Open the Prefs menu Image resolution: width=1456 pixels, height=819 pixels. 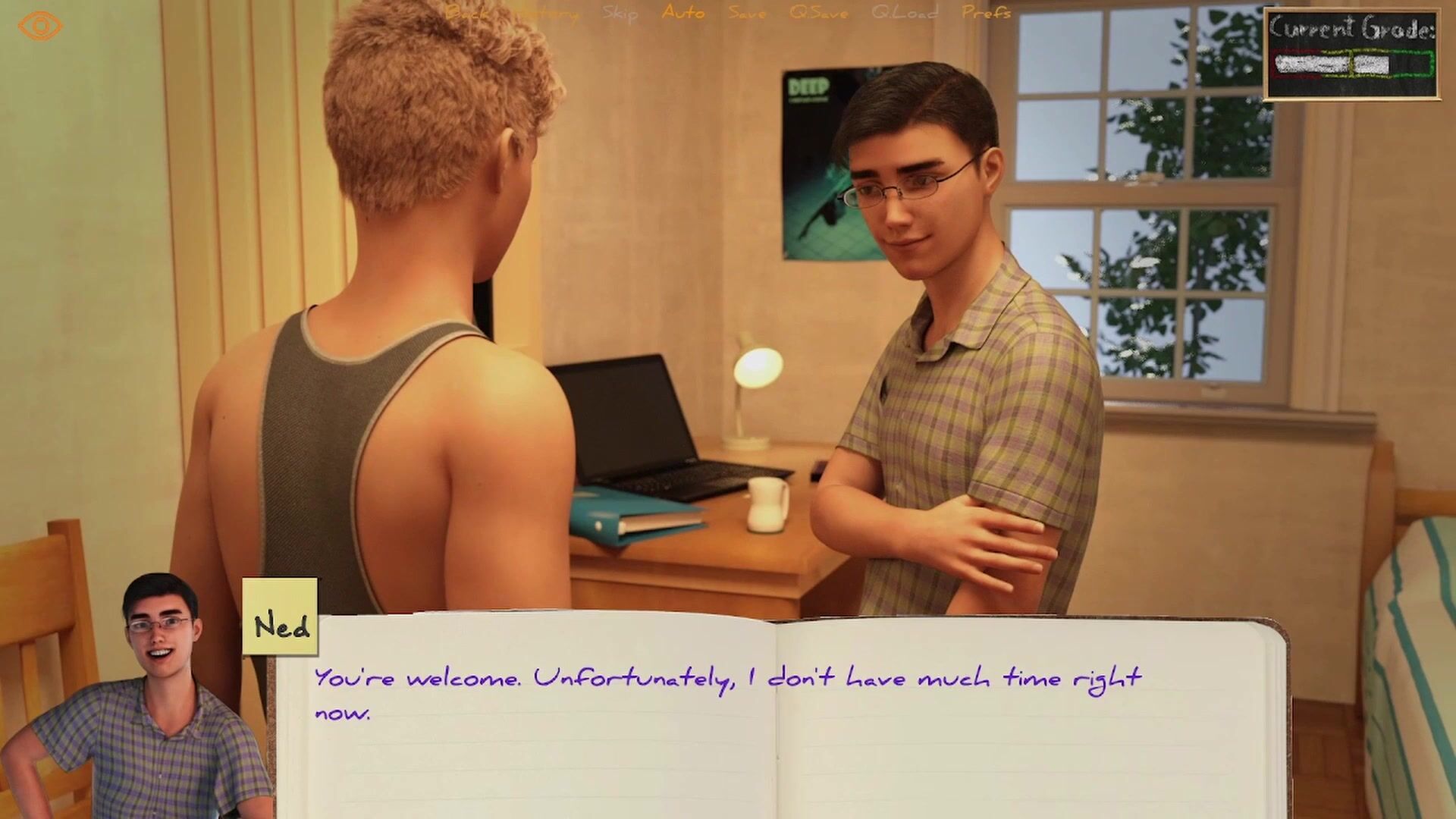point(986,13)
